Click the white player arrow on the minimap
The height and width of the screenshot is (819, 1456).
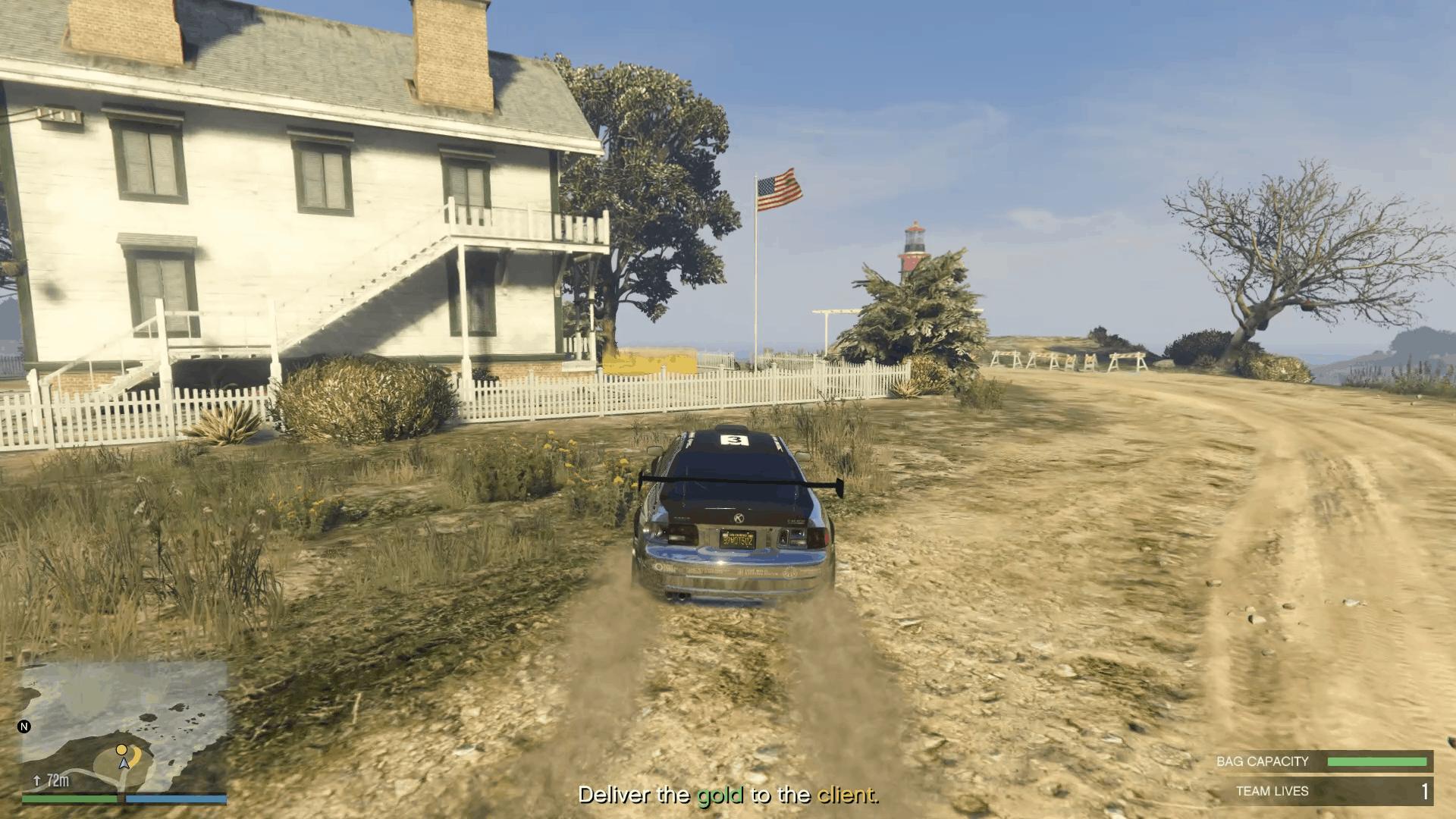tap(124, 764)
